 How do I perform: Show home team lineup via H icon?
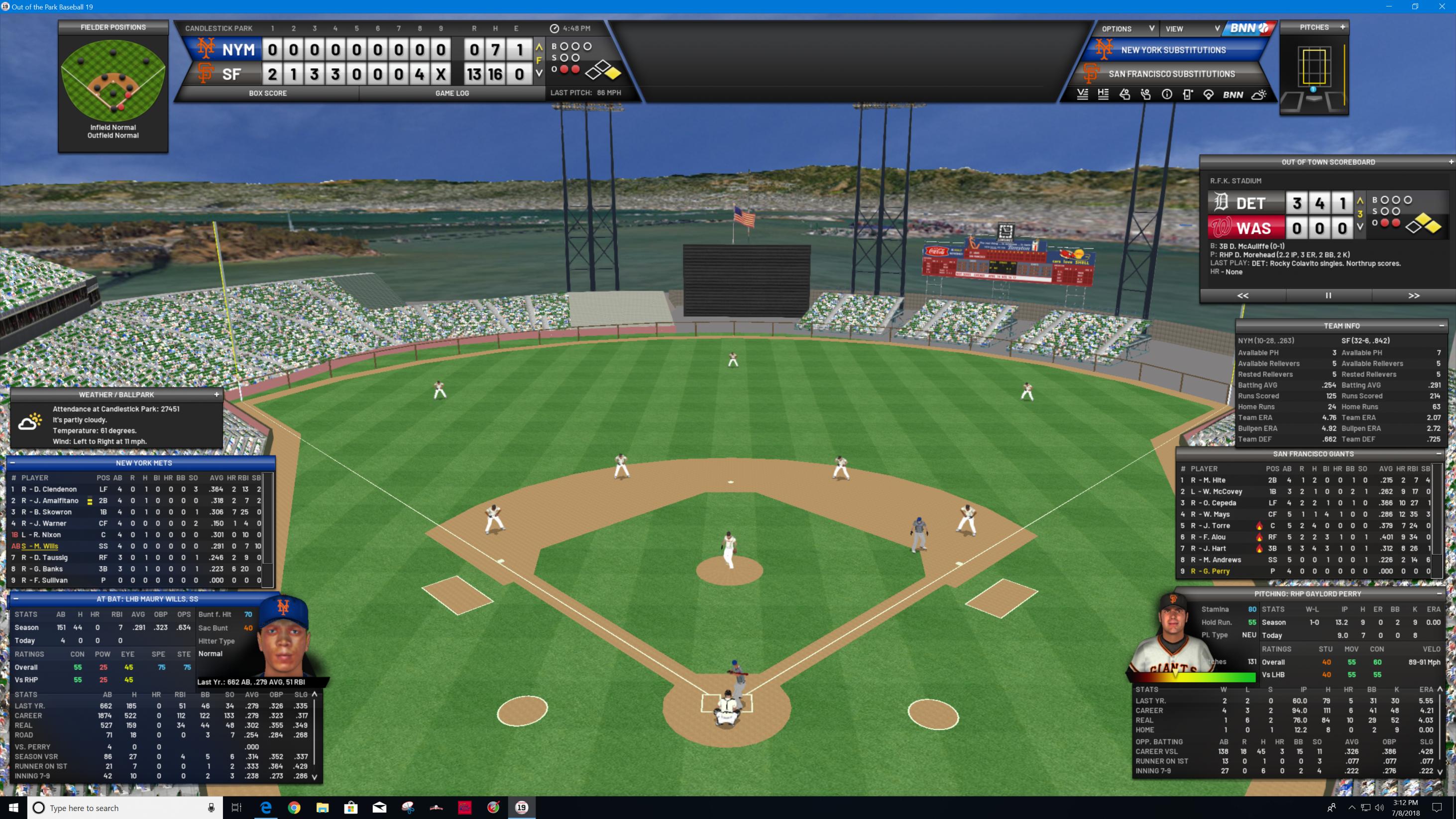coord(1103,95)
